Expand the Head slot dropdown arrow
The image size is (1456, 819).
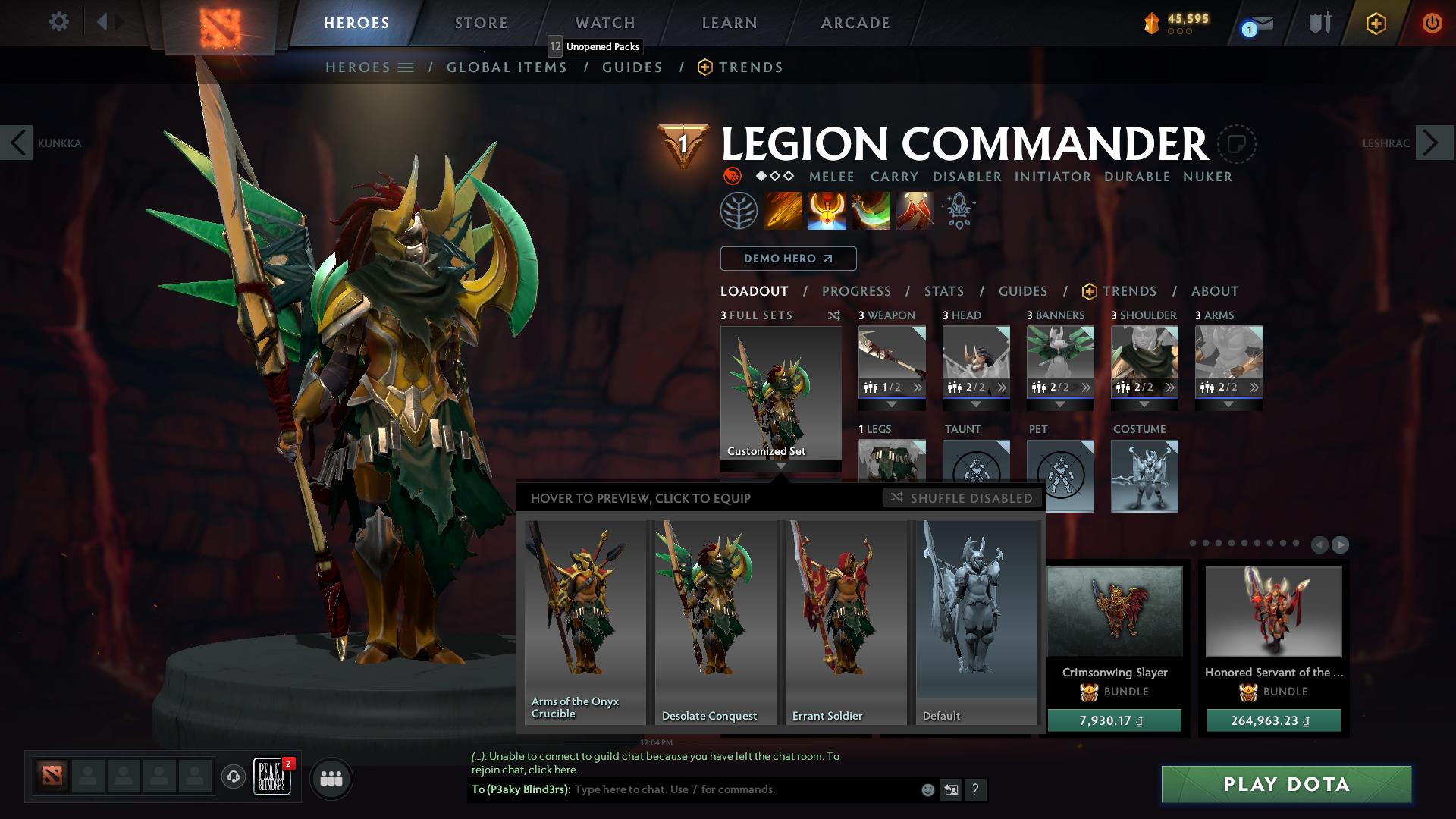pyautogui.click(x=977, y=404)
